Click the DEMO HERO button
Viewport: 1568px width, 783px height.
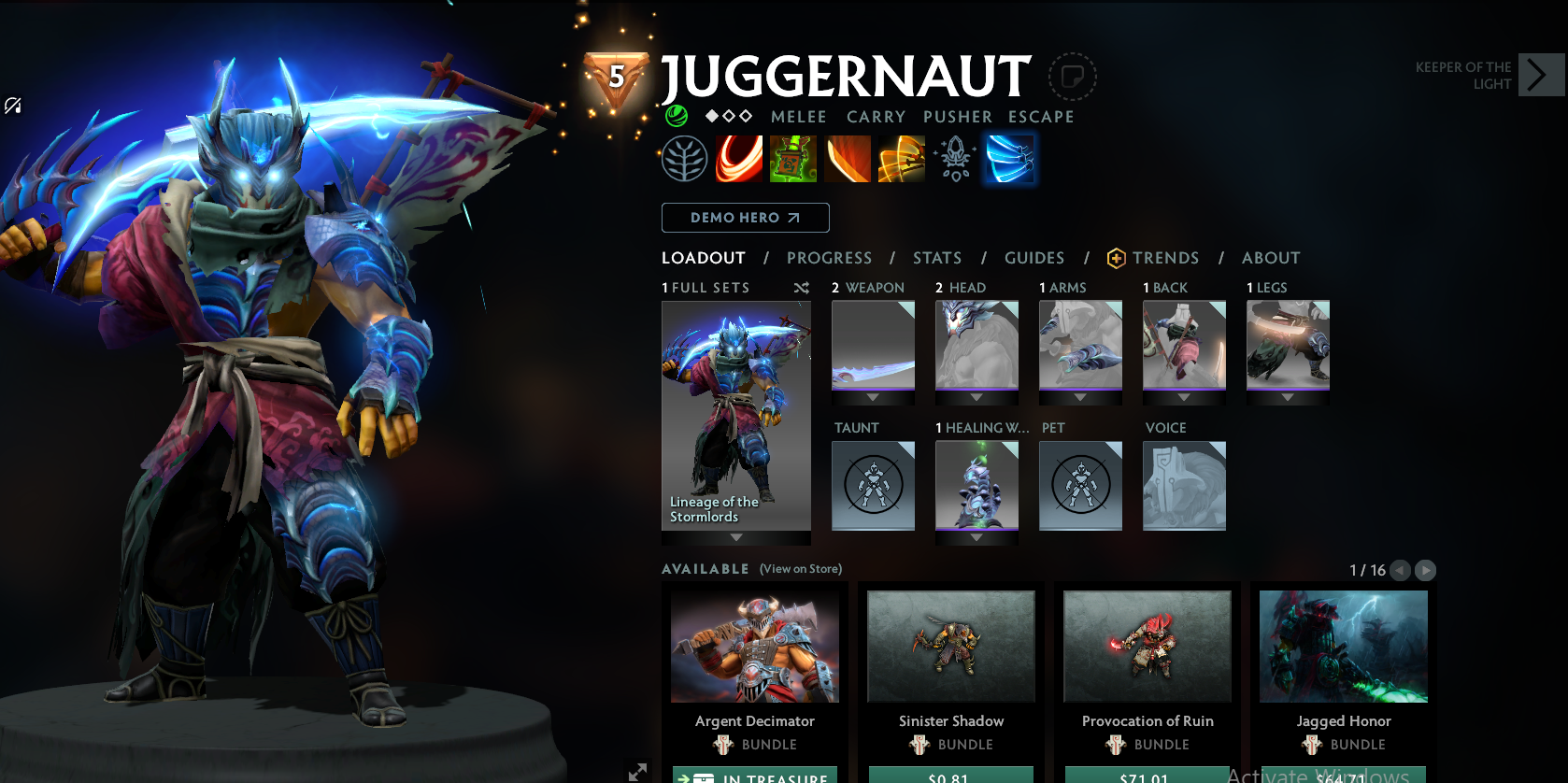click(x=745, y=217)
